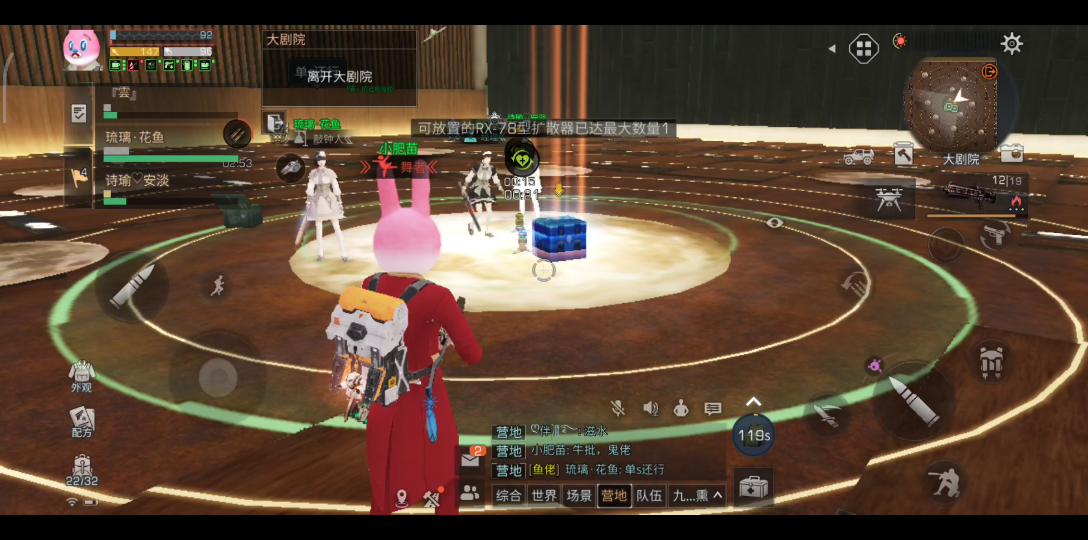
Task: Select the equipped rifle weapon slot
Action: [974, 194]
